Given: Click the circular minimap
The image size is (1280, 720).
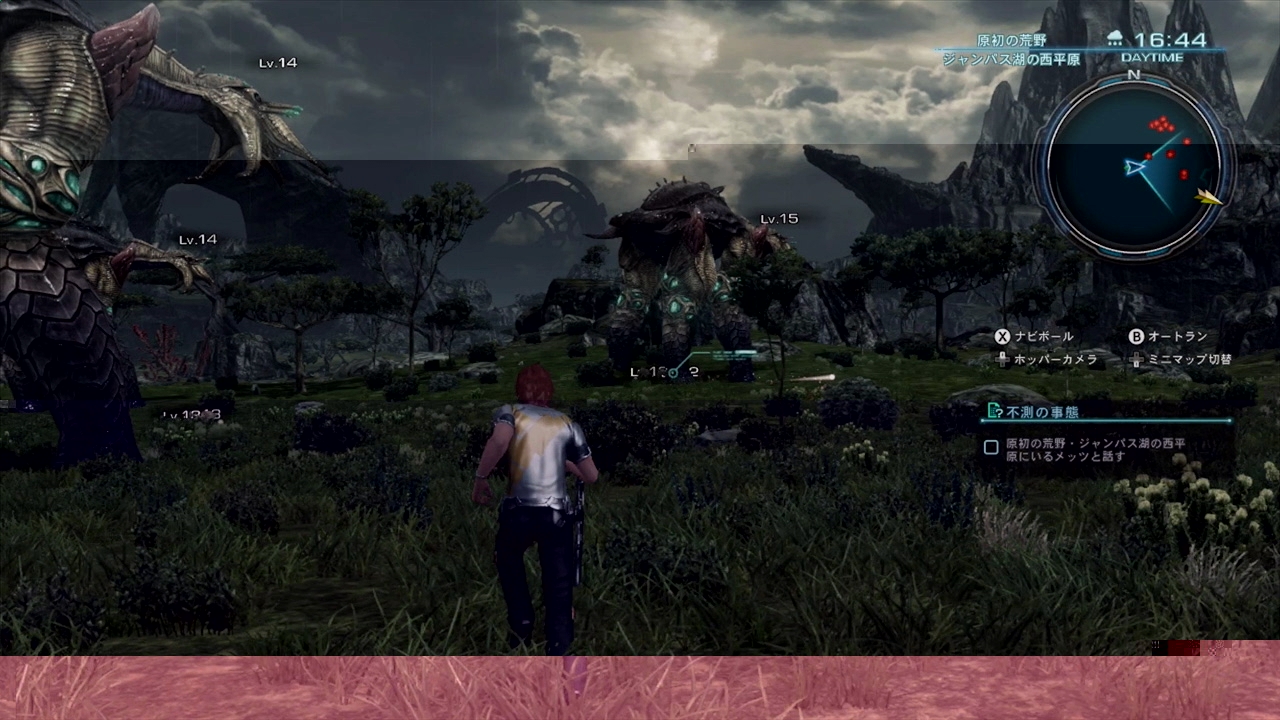Looking at the screenshot, I should click(1134, 167).
